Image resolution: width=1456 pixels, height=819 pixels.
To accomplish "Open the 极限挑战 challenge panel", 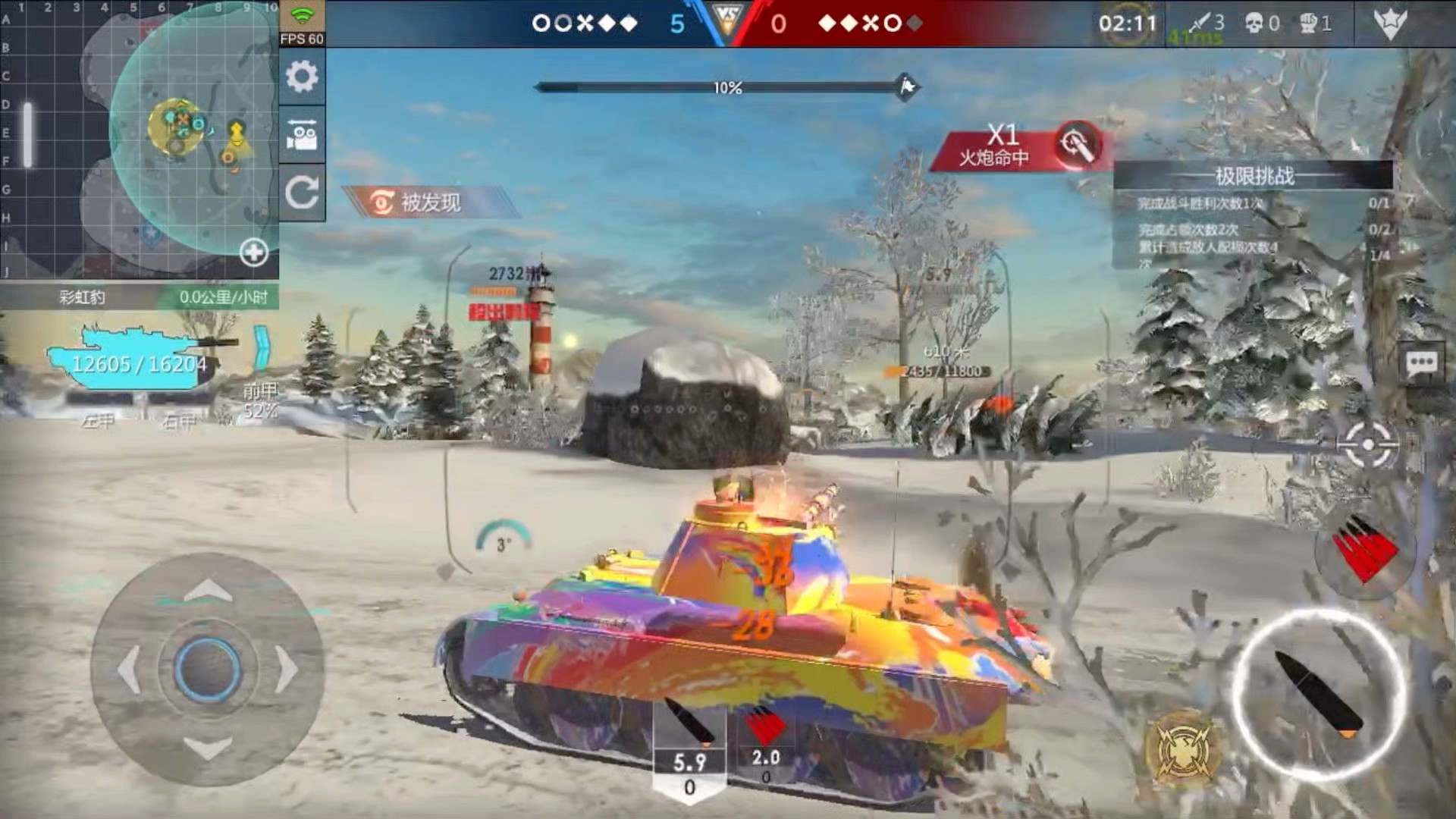I will (1254, 177).
